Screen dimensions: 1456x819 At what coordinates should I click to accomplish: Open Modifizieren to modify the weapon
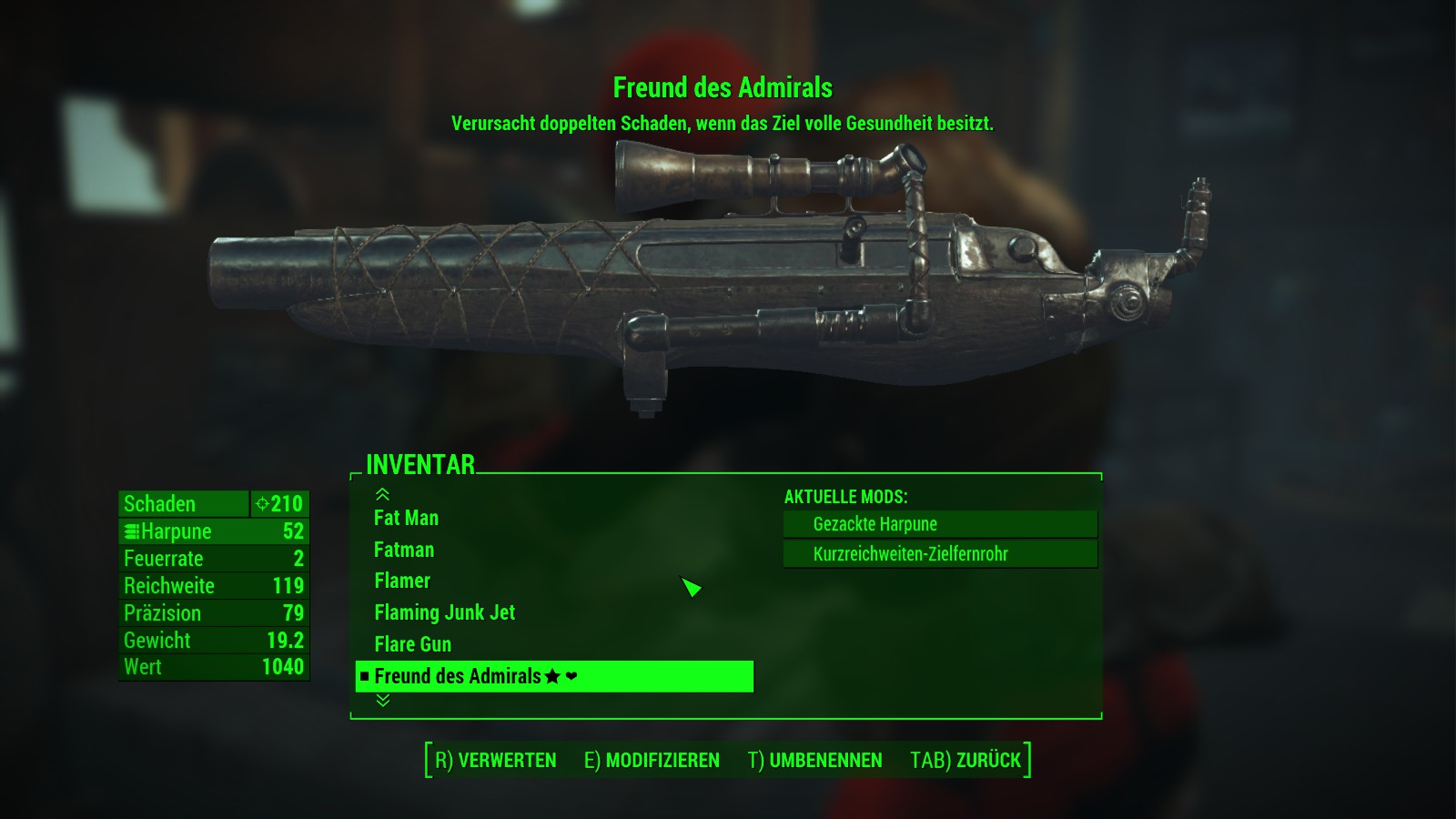pos(652,760)
